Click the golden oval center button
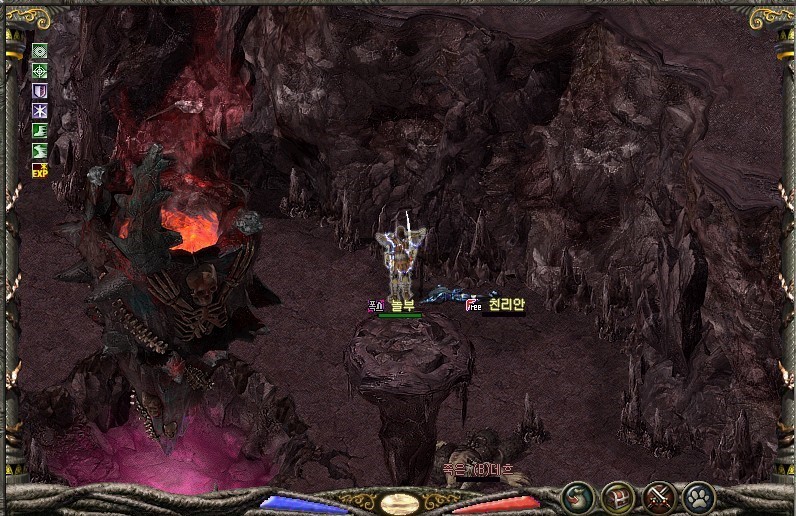 pyautogui.click(x=400, y=502)
